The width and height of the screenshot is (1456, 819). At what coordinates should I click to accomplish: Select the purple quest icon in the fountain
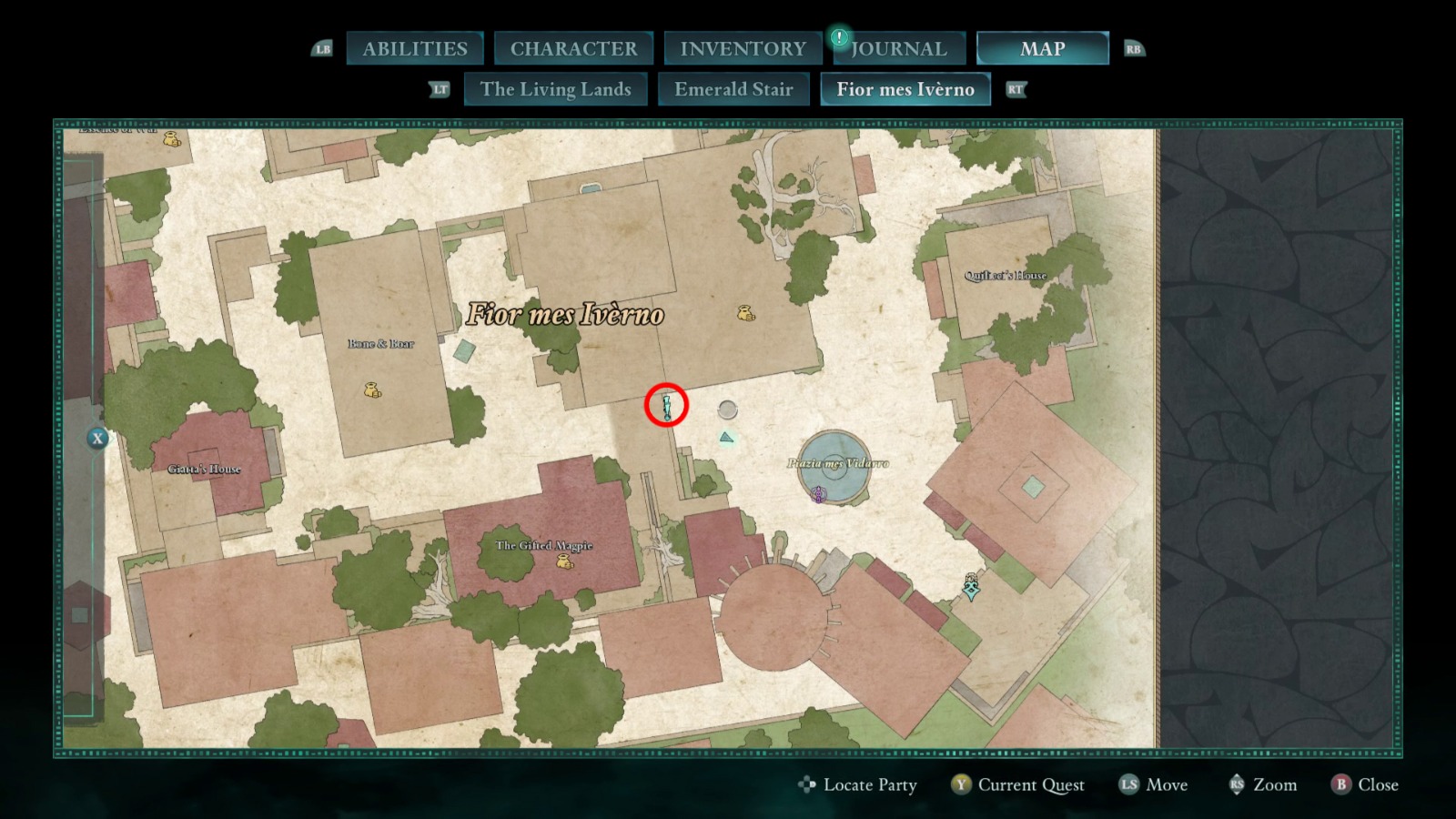[817, 494]
